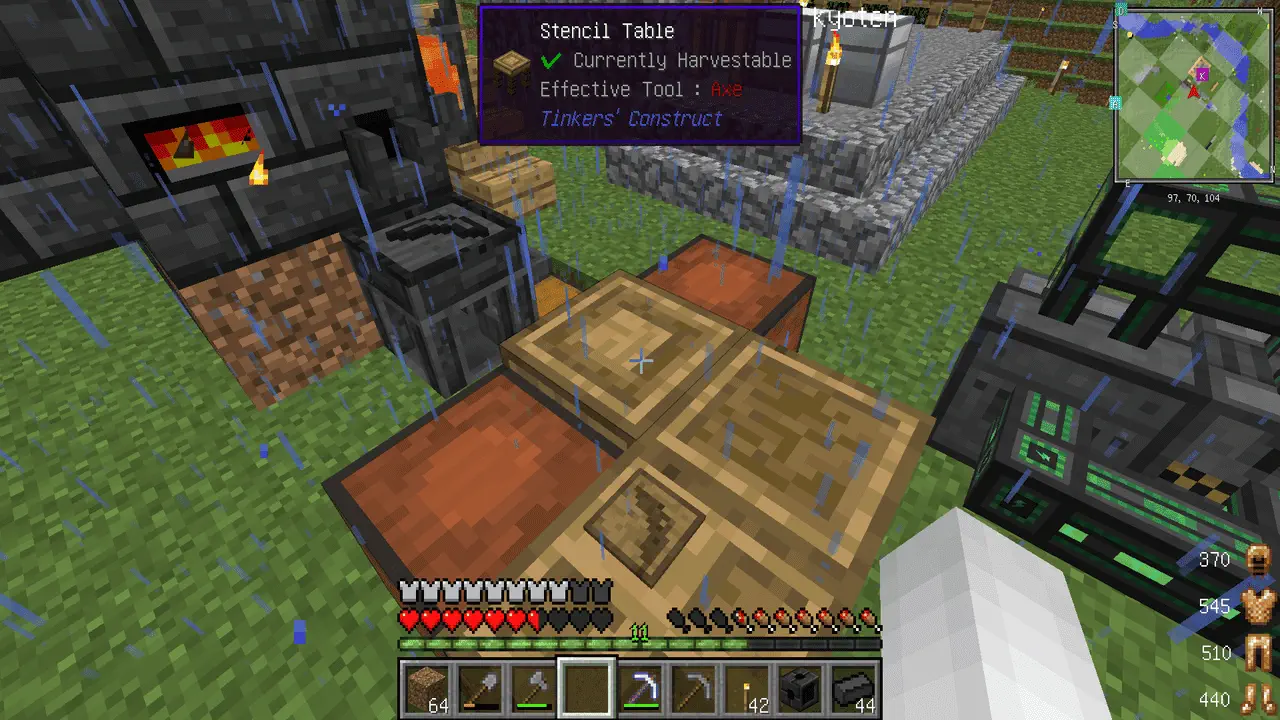Choose the axe in the hotbar
Viewport: 1280px width, 720px height.
tap(532, 690)
